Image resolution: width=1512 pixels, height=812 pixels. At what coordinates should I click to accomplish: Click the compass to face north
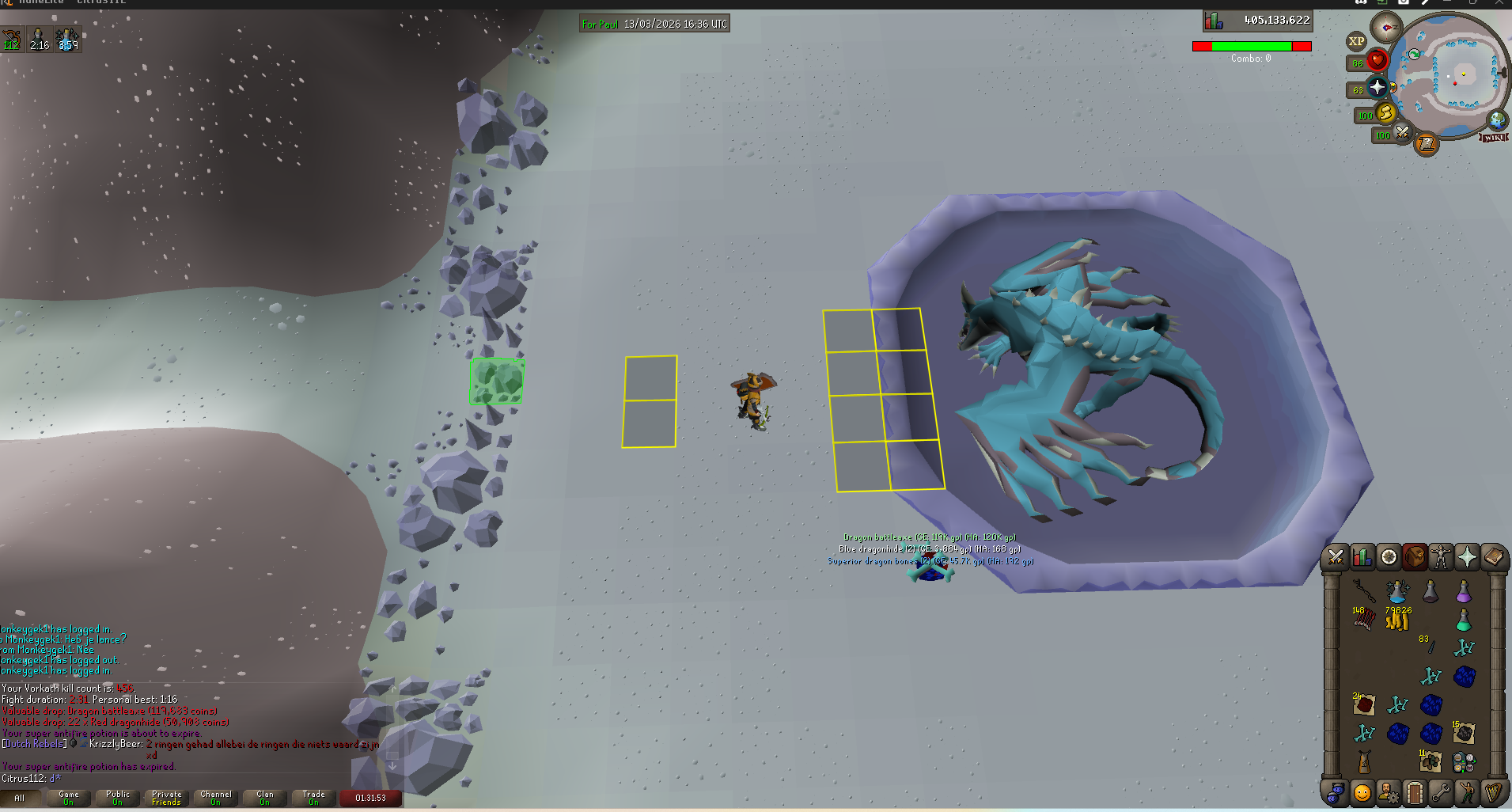click(1385, 28)
